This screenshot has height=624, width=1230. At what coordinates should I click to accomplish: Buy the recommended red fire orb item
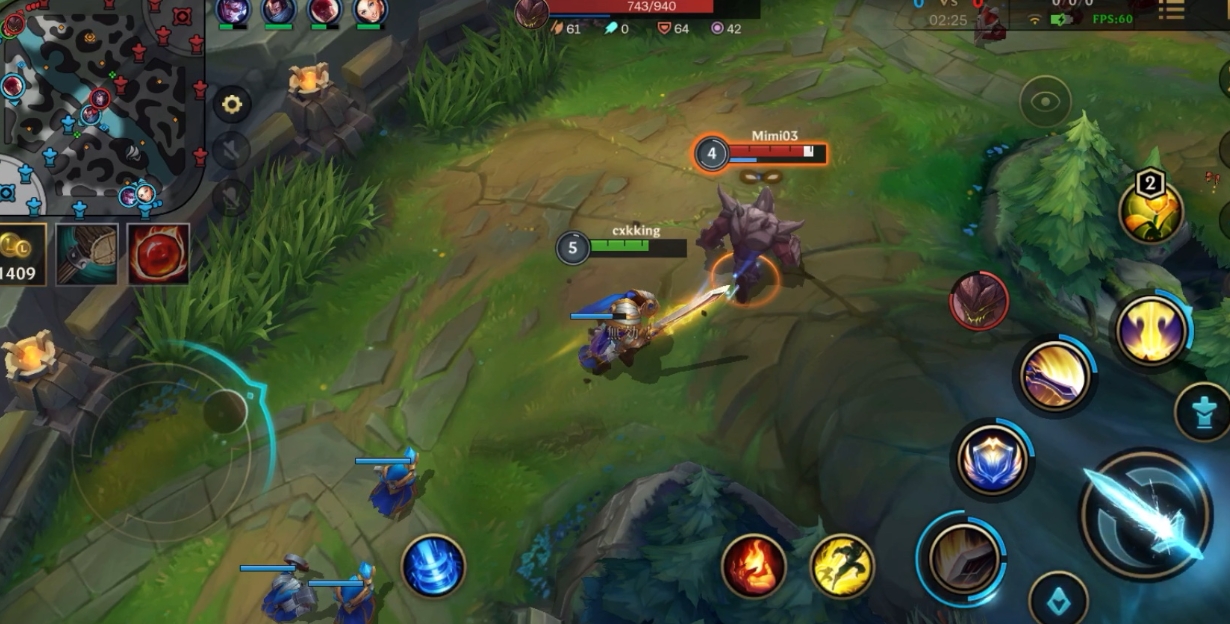[x=158, y=254]
